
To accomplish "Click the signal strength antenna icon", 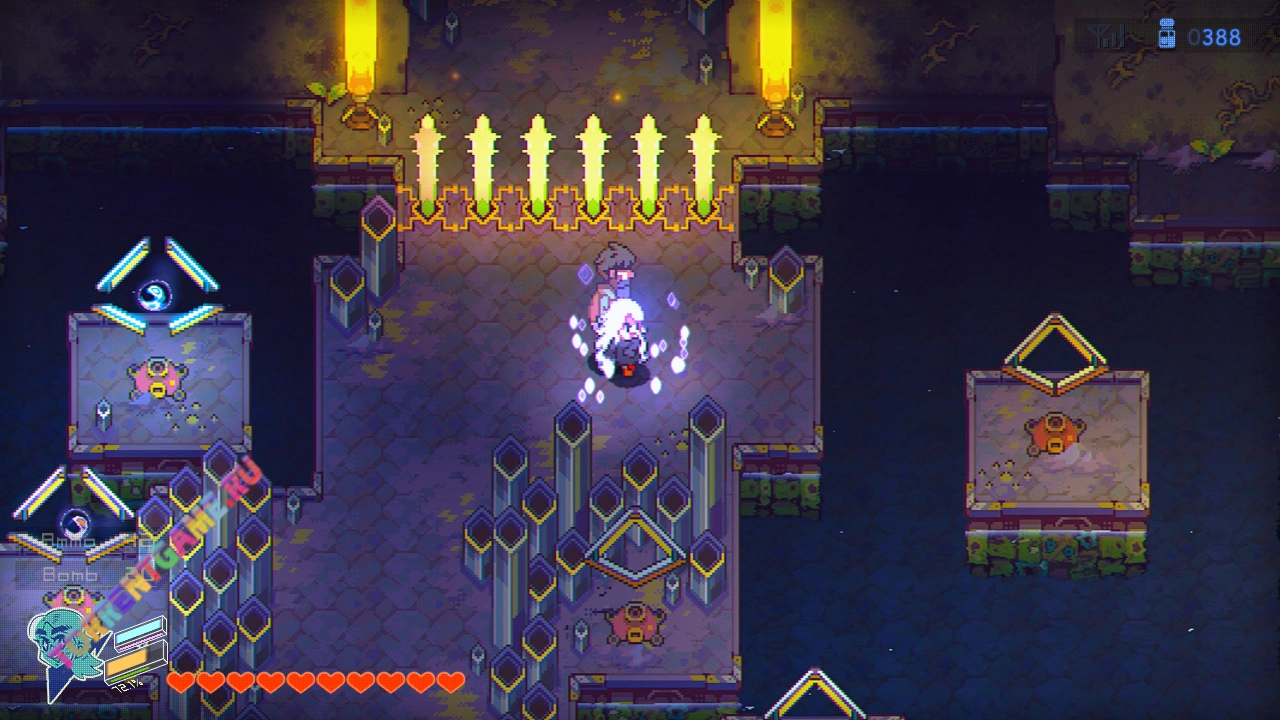I will pos(1107,38).
